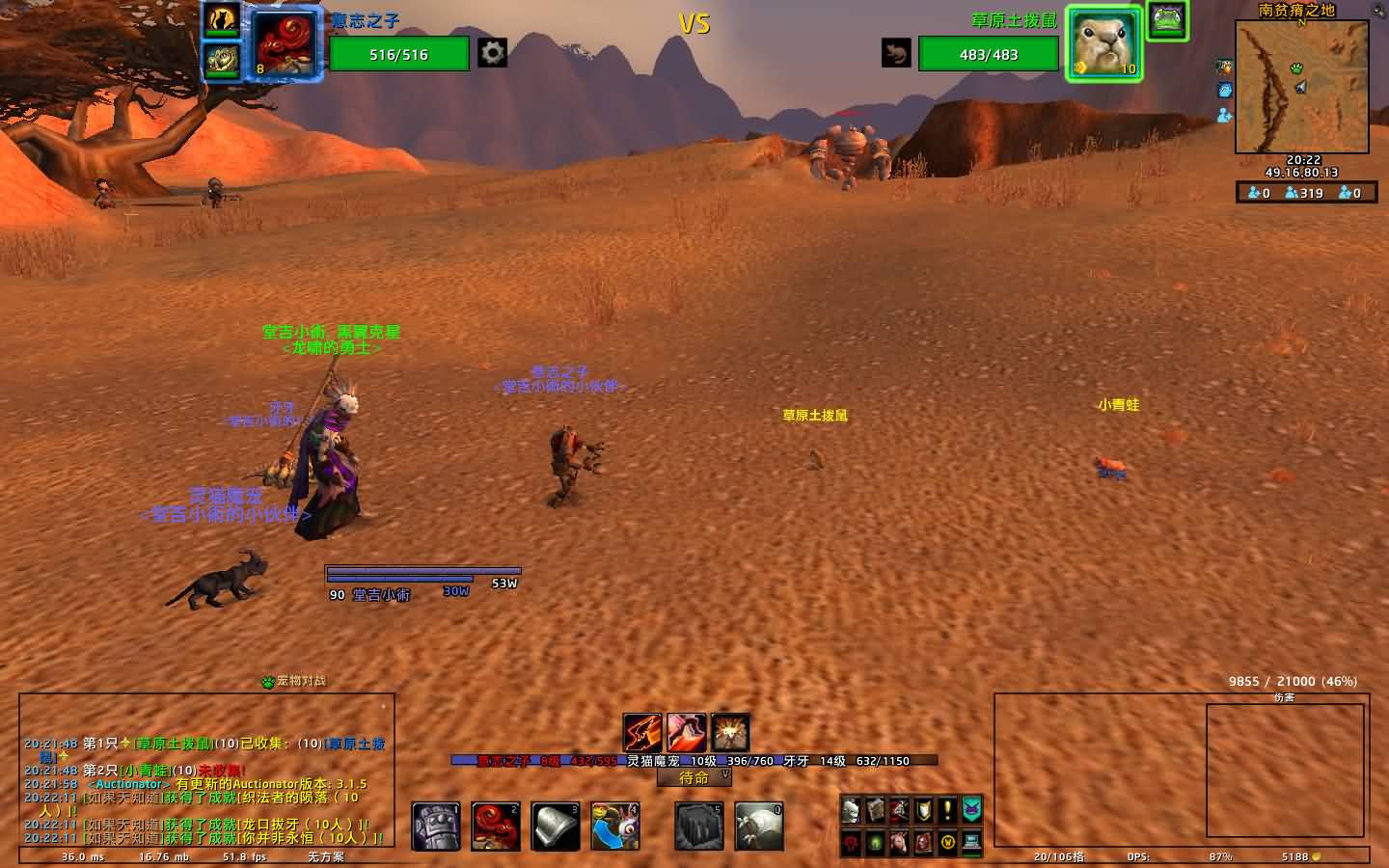Use the pink swipe pet ability
1389x868 pixels.
[x=686, y=733]
